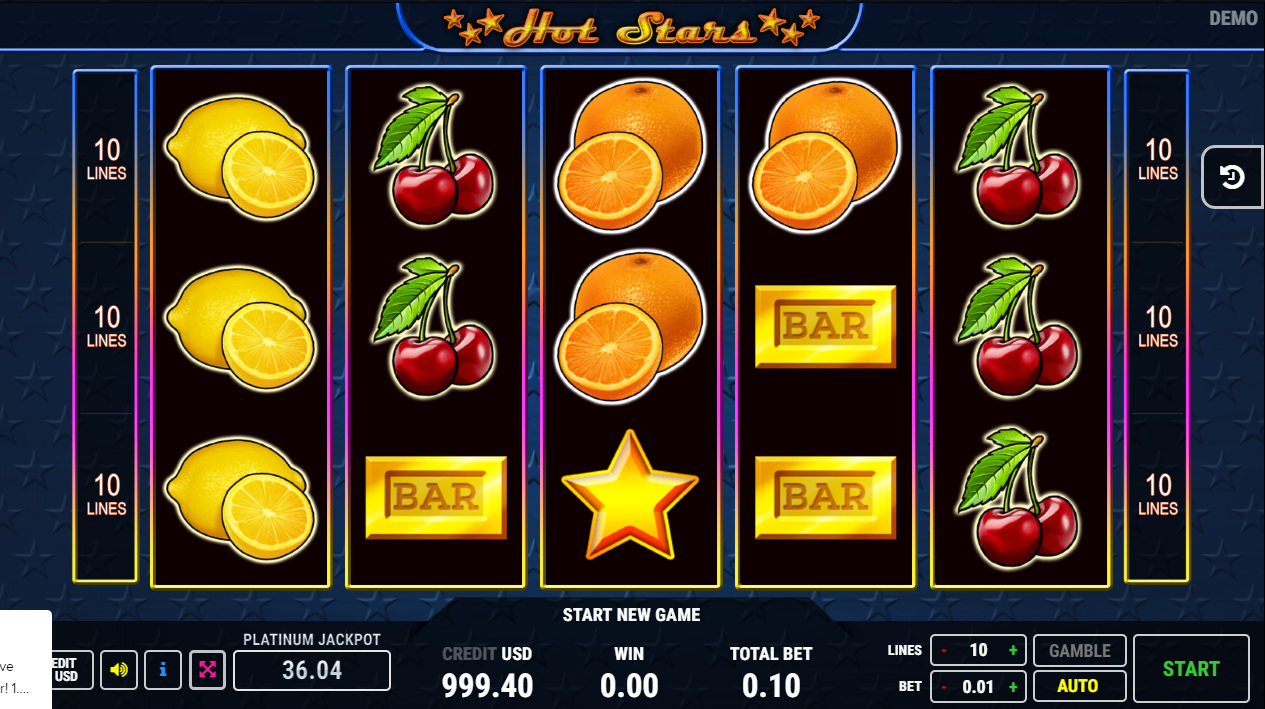Hit the green START button
Viewport: 1265px width, 709px height.
click(1190, 669)
